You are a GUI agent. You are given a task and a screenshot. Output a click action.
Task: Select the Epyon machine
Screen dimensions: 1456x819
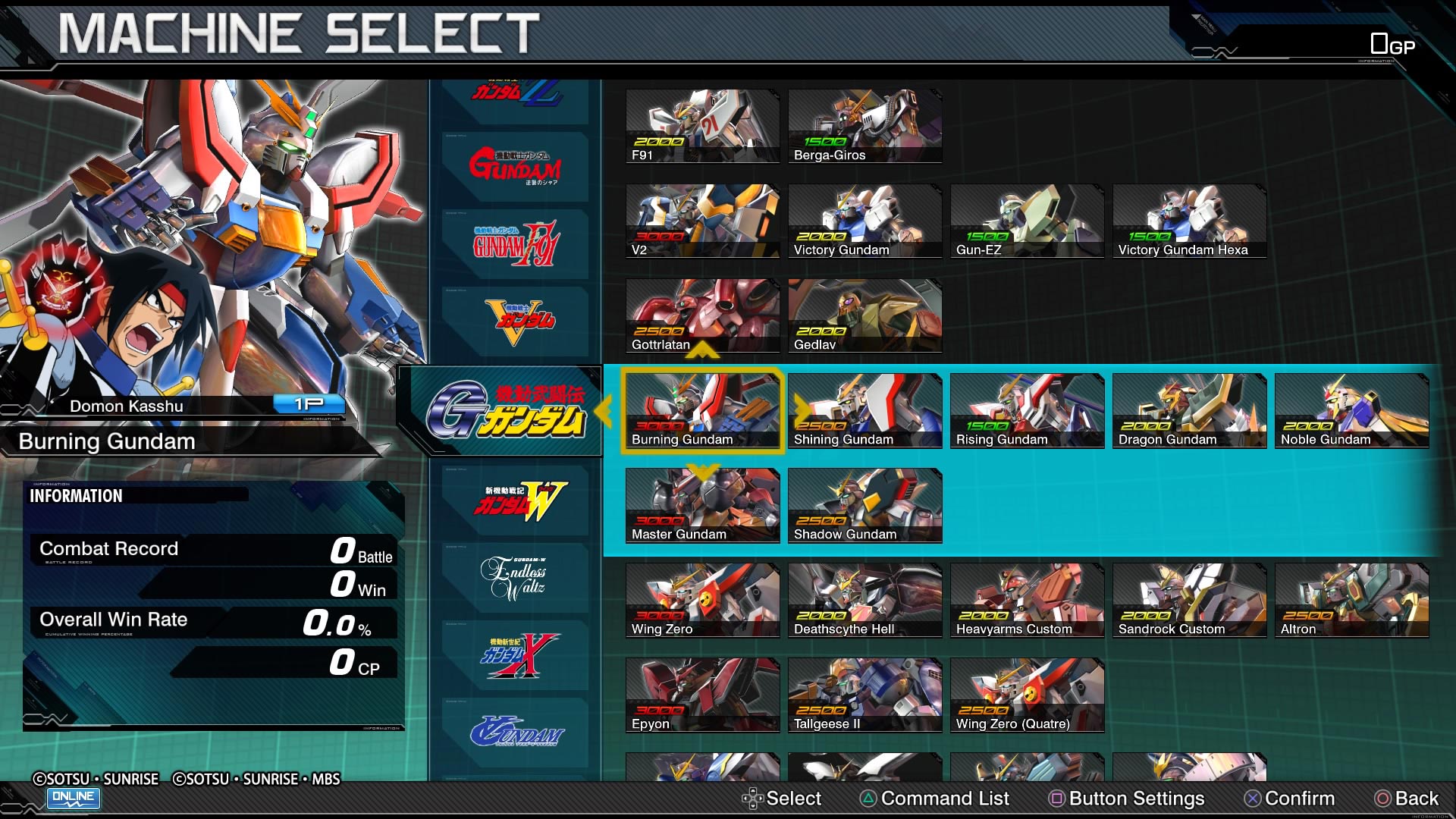702,694
